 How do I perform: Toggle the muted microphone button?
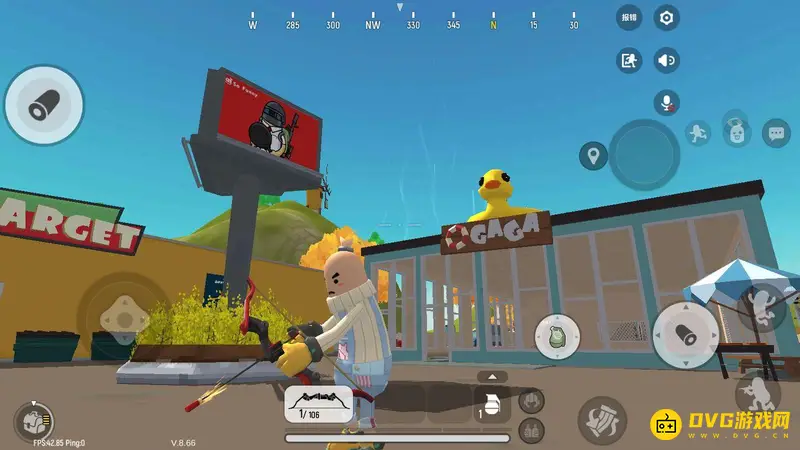click(667, 101)
